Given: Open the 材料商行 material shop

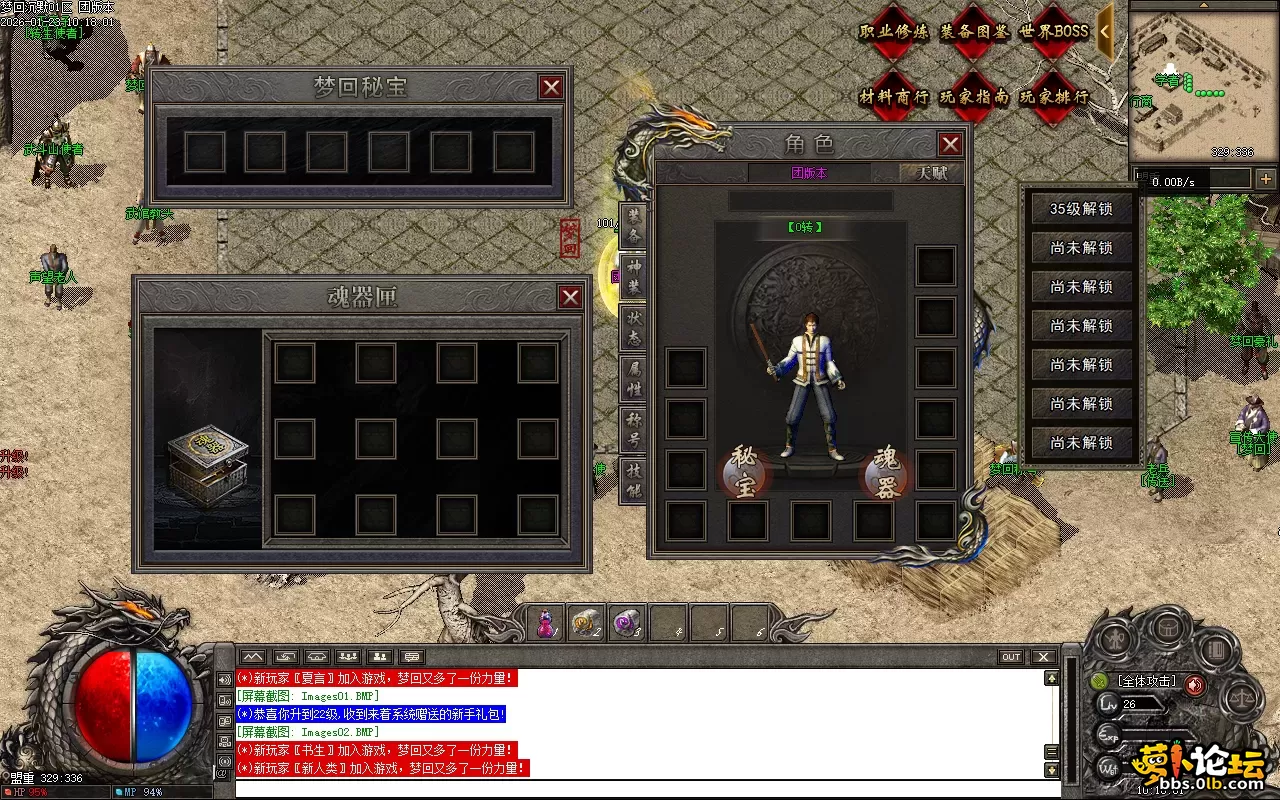Looking at the screenshot, I should tap(893, 97).
